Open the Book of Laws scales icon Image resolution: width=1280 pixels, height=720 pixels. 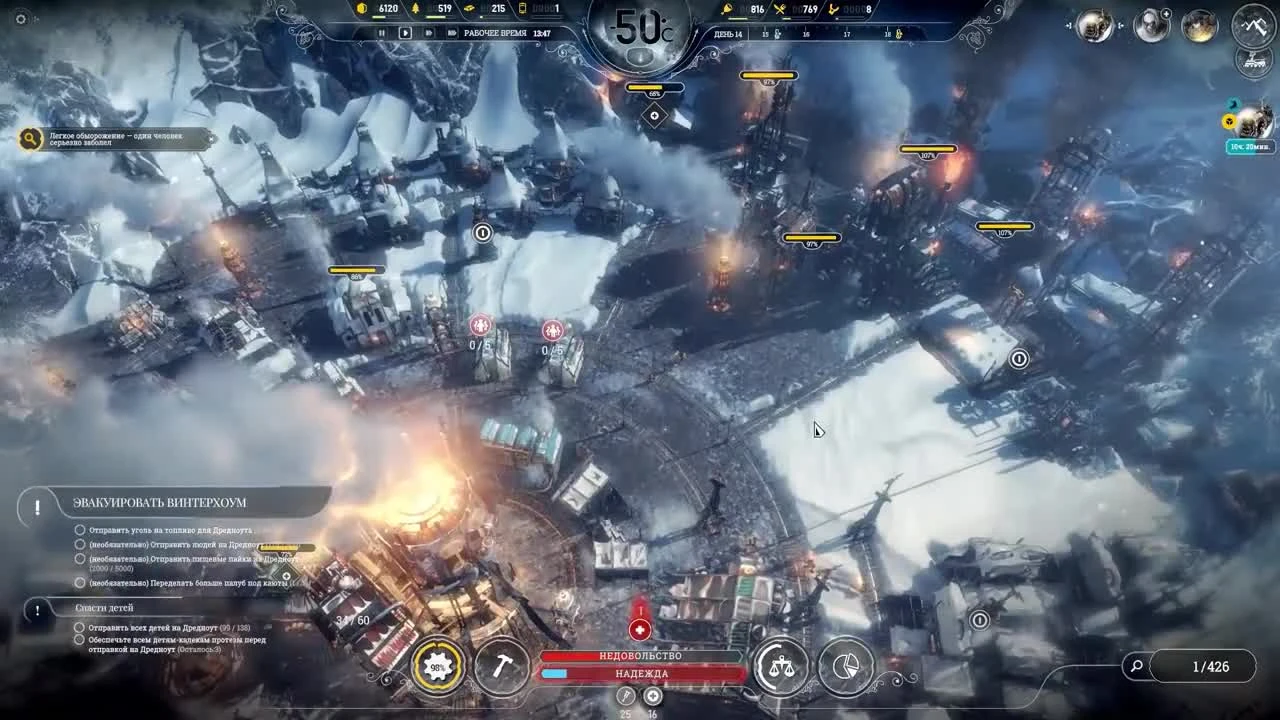781,666
